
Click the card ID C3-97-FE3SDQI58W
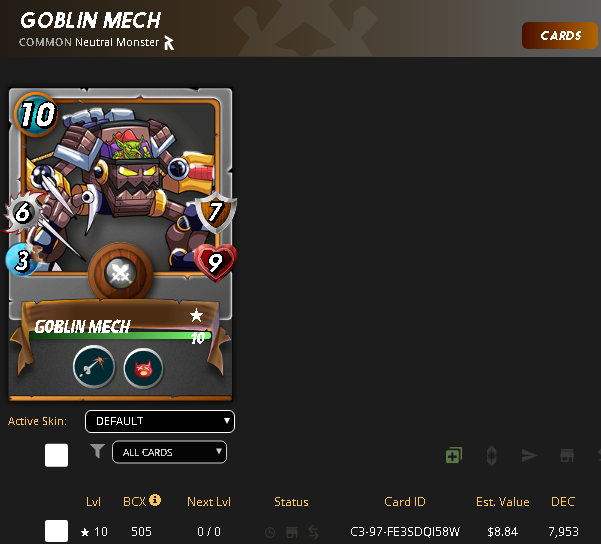[x=404, y=531]
